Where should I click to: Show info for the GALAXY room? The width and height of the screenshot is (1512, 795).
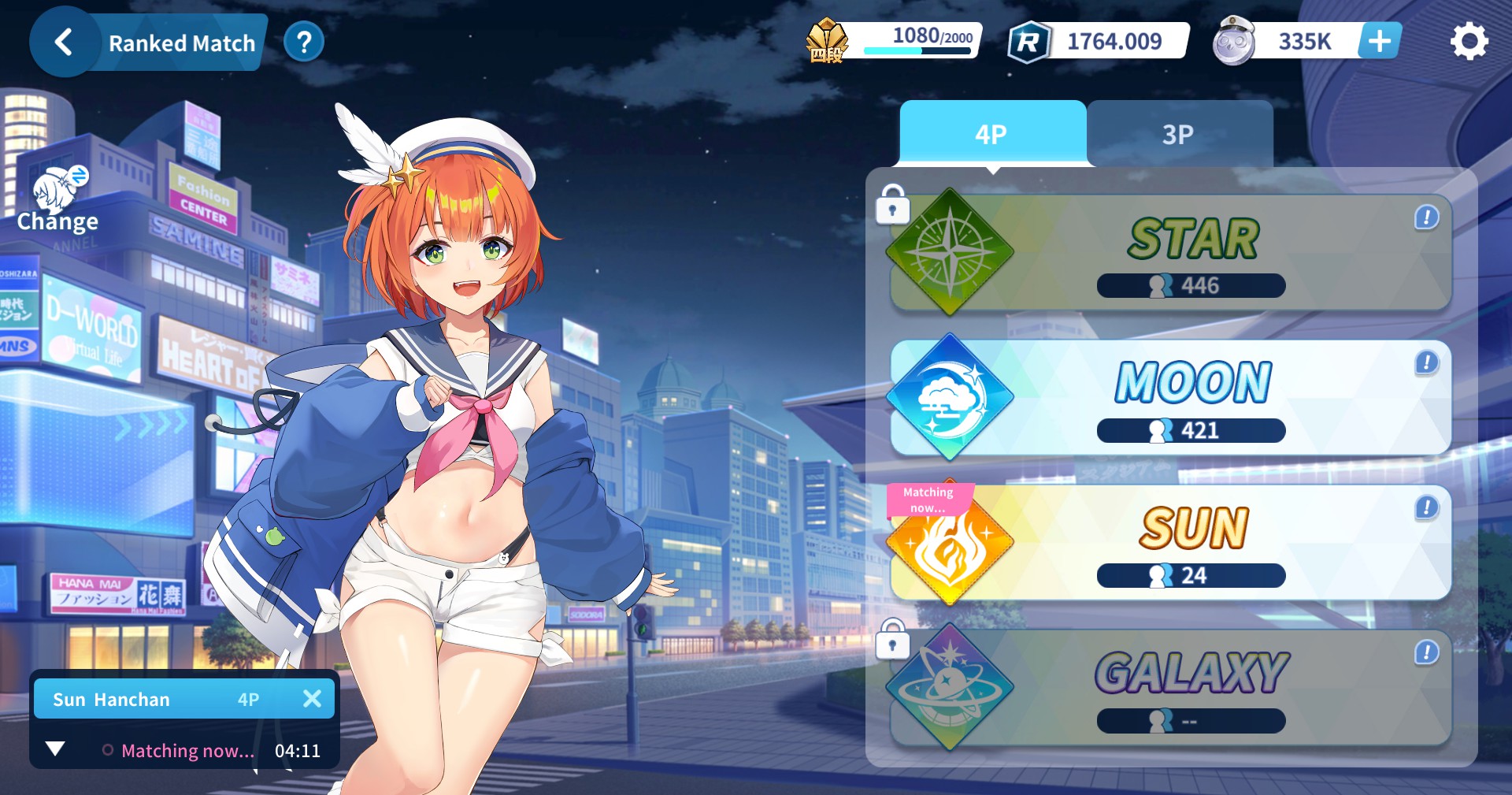point(1426,652)
